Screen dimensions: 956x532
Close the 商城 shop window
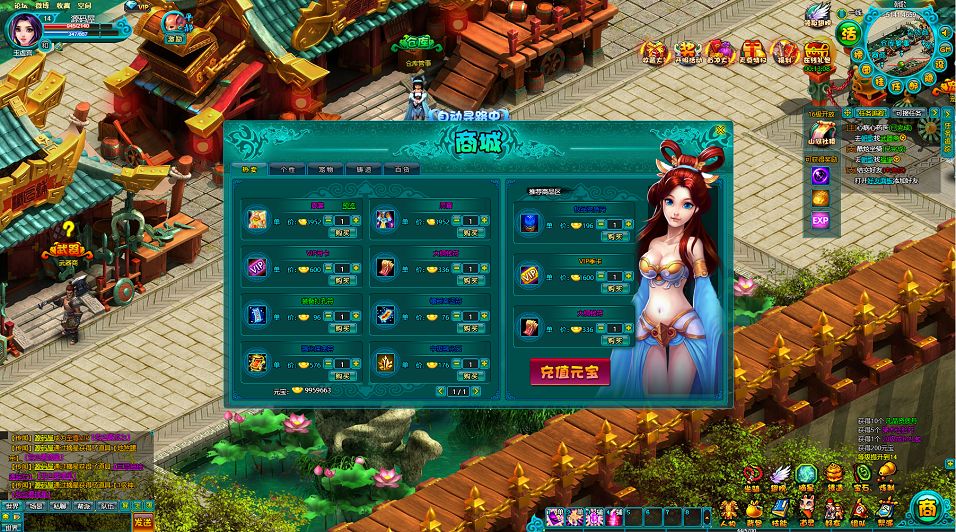(720, 130)
